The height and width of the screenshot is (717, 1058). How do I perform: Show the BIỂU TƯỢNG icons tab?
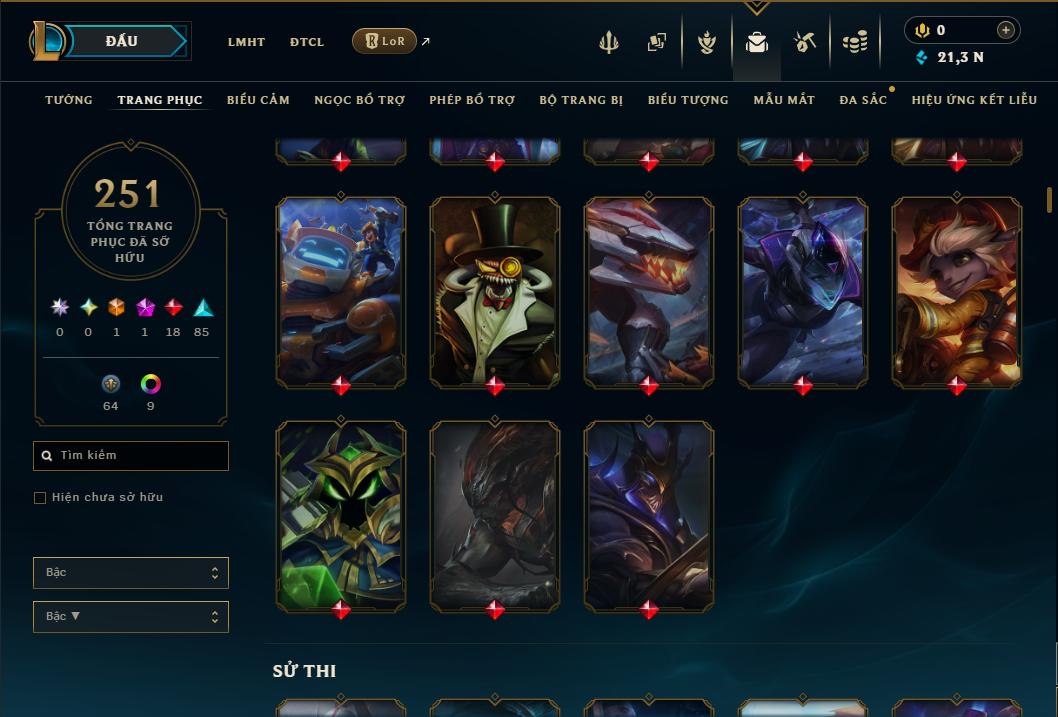(688, 100)
